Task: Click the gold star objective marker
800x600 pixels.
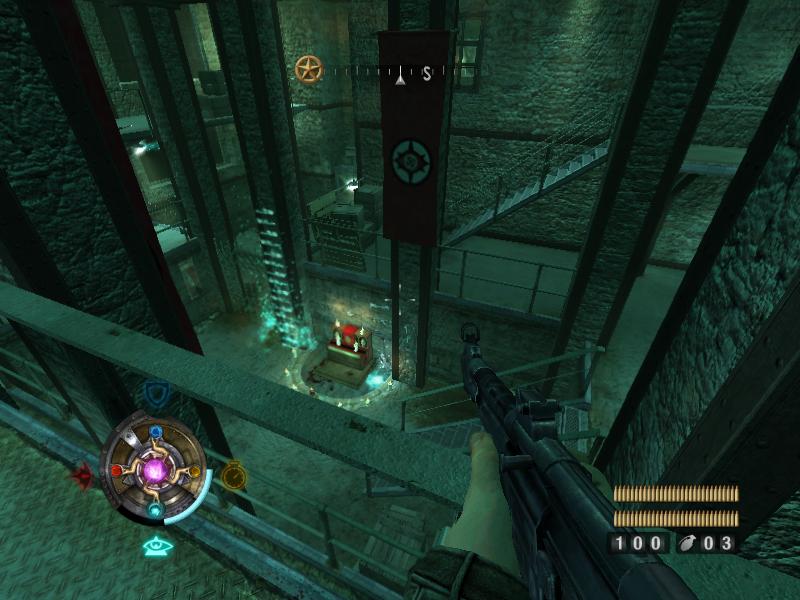Action: (309, 69)
